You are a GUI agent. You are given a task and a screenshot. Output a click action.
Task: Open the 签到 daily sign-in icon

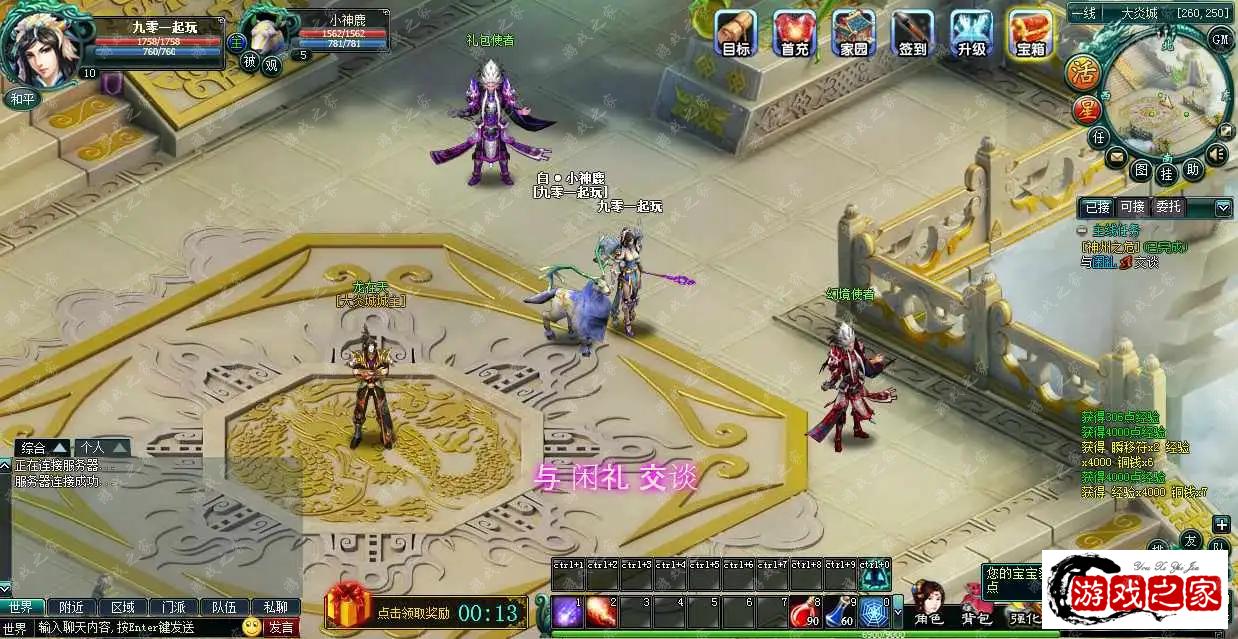(x=912, y=31)
